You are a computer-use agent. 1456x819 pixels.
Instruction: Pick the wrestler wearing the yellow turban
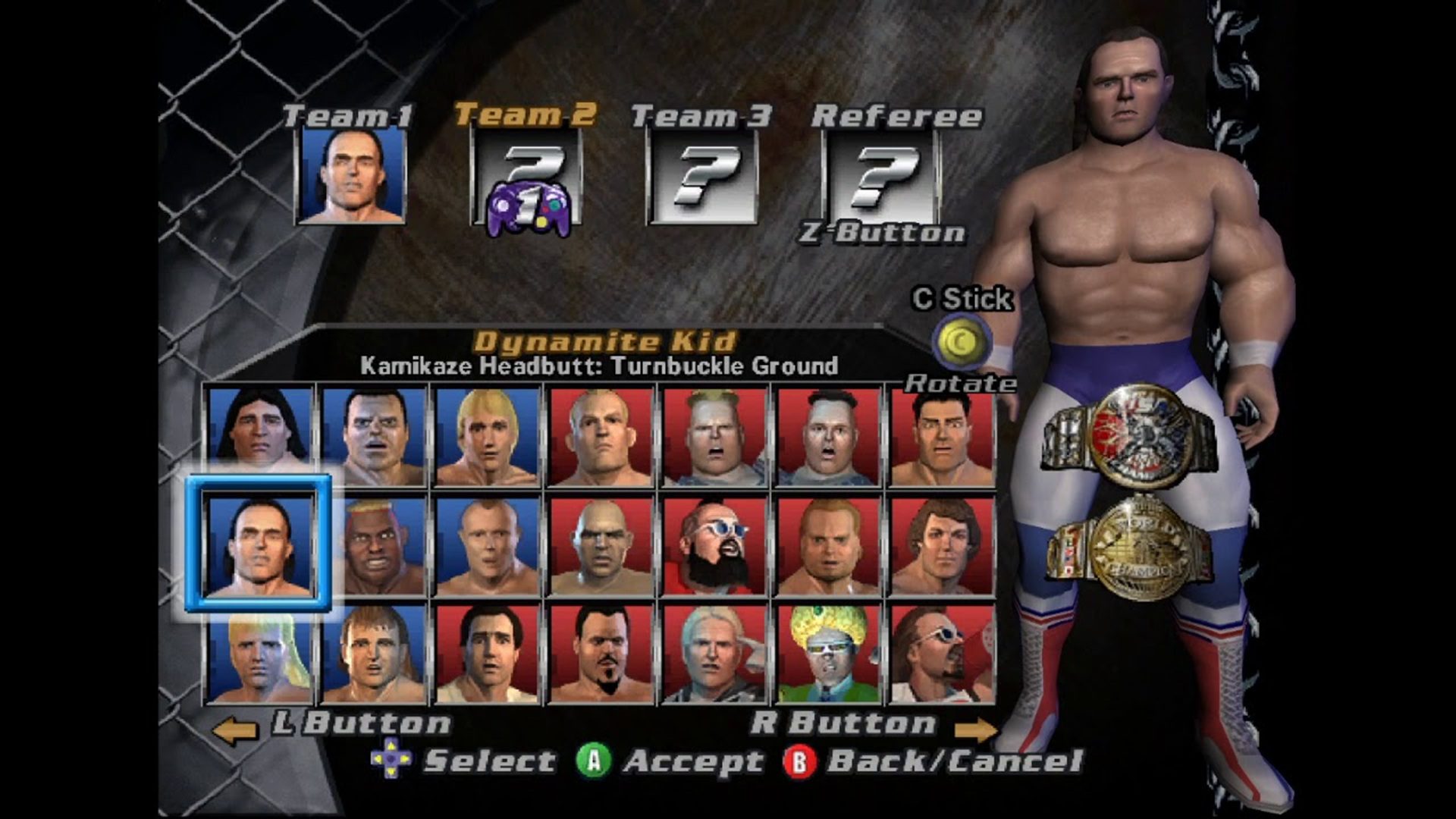click(x=827, y=655)
